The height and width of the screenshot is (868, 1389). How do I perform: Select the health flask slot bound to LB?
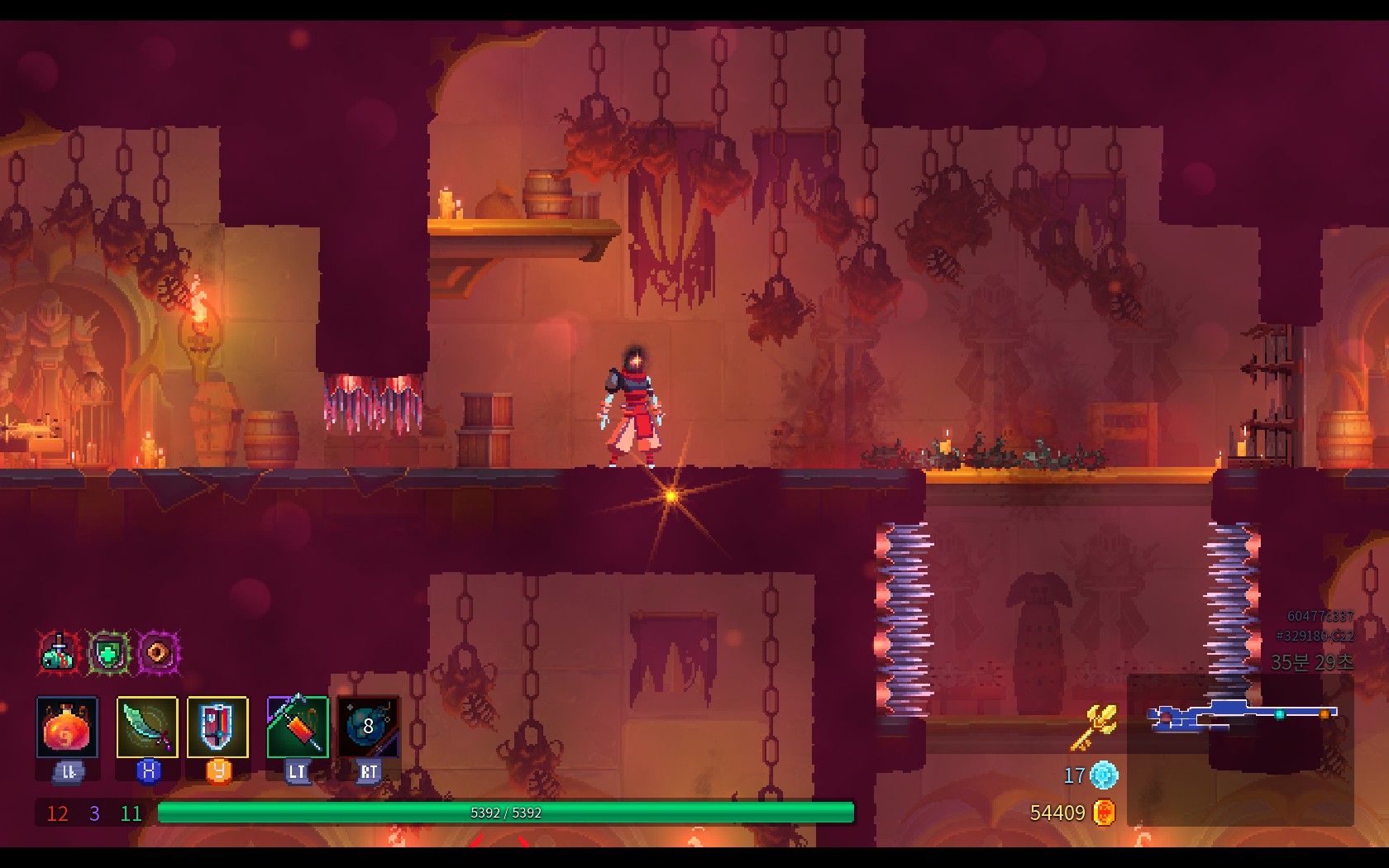(69, 727)
